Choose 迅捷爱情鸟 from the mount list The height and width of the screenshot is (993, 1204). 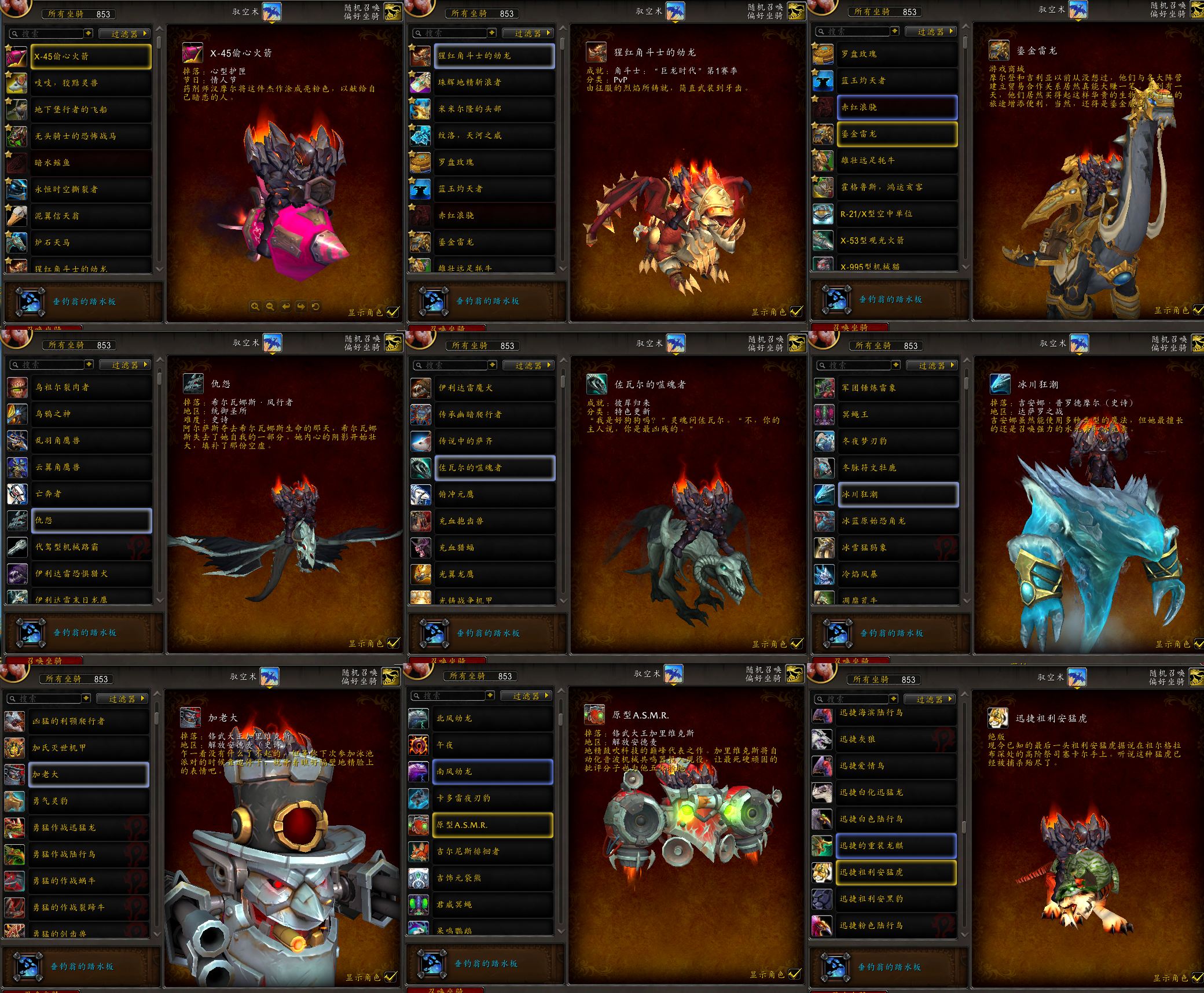[x=895, y=766]
